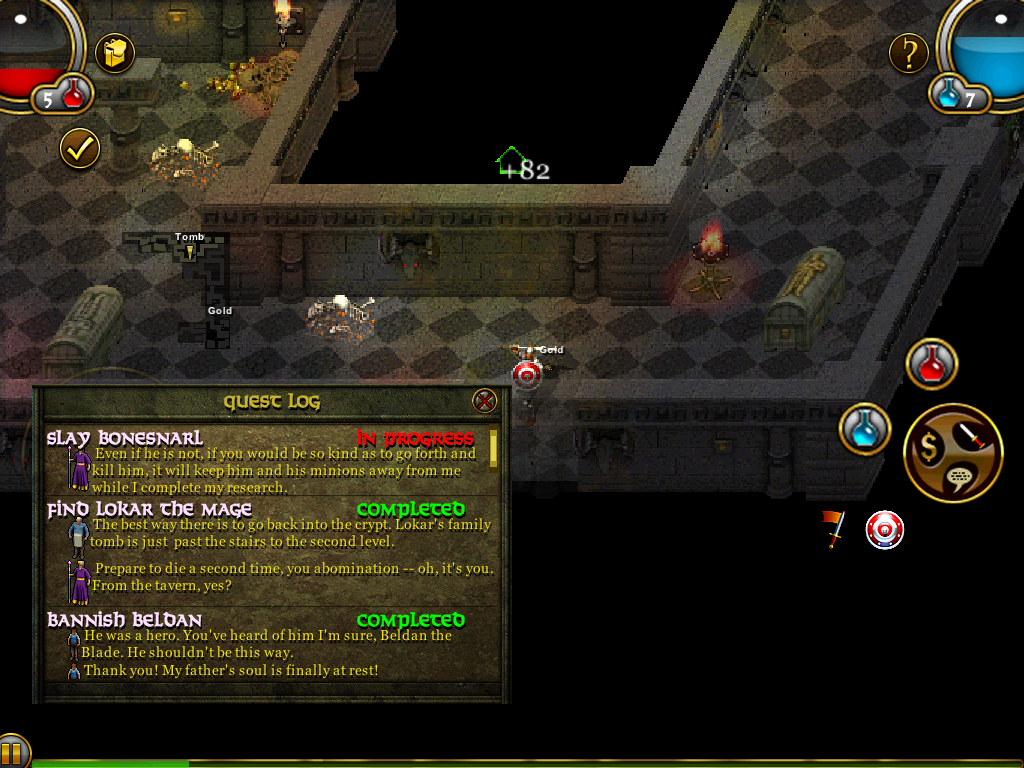Viewport: 1024px width, 768px height.
Task: Drink from the red potion quick button
Action: [x=932, y=364]
